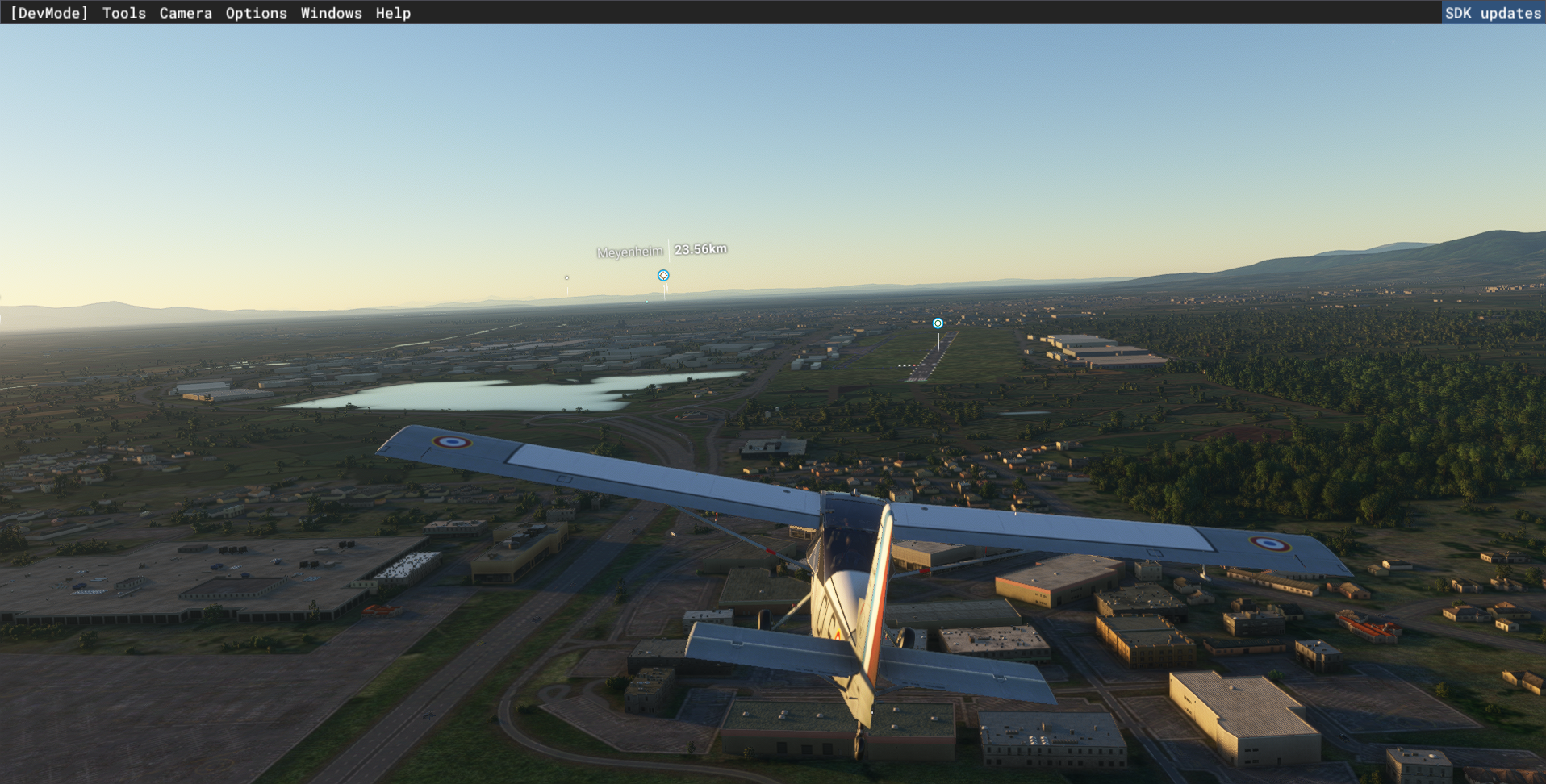This screenshot has height=784, width=1546.
Task: Click the SDK updates button
Action: pos(1493,13)
